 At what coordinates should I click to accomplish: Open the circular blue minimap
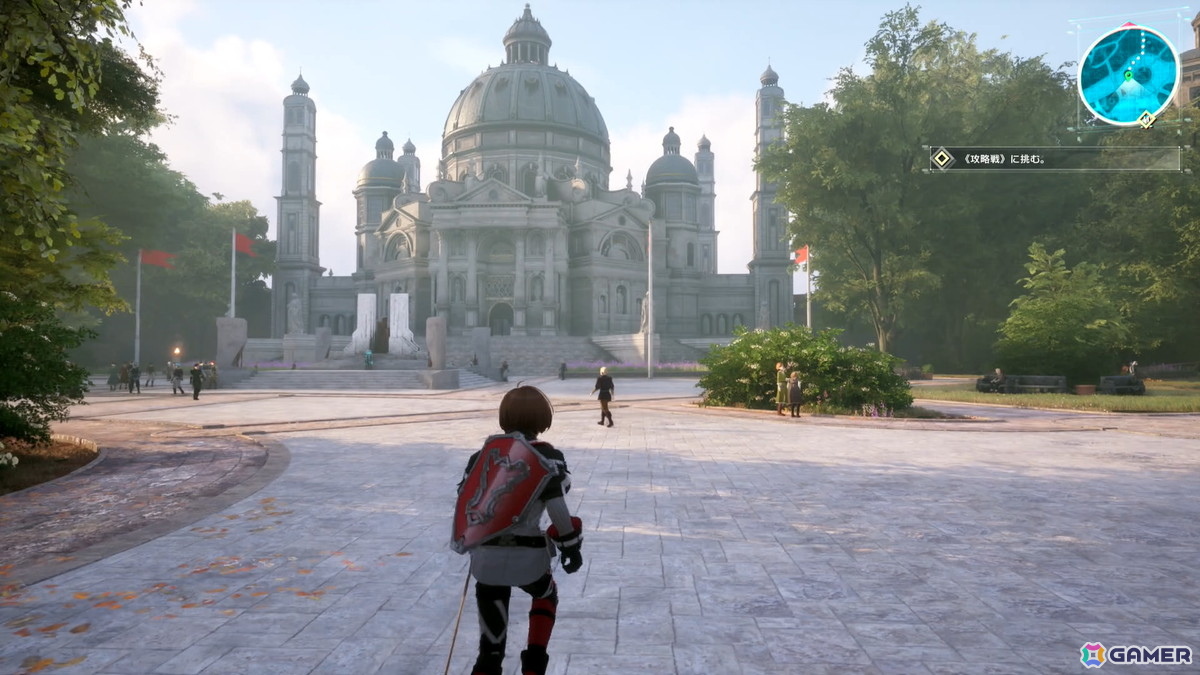point(1129,76)
